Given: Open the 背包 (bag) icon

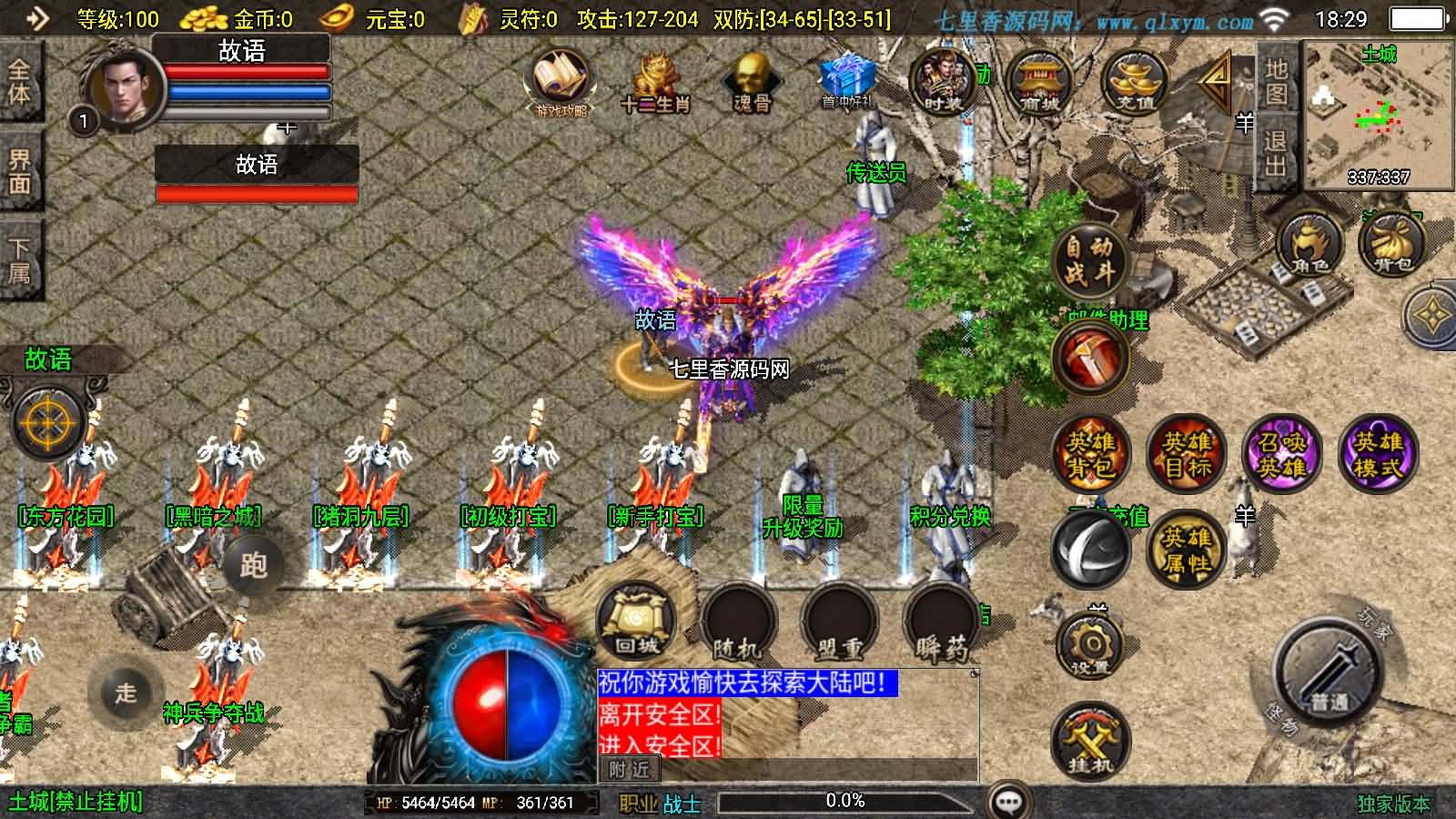Looking at the screenshot, I should click(1390, 248).
